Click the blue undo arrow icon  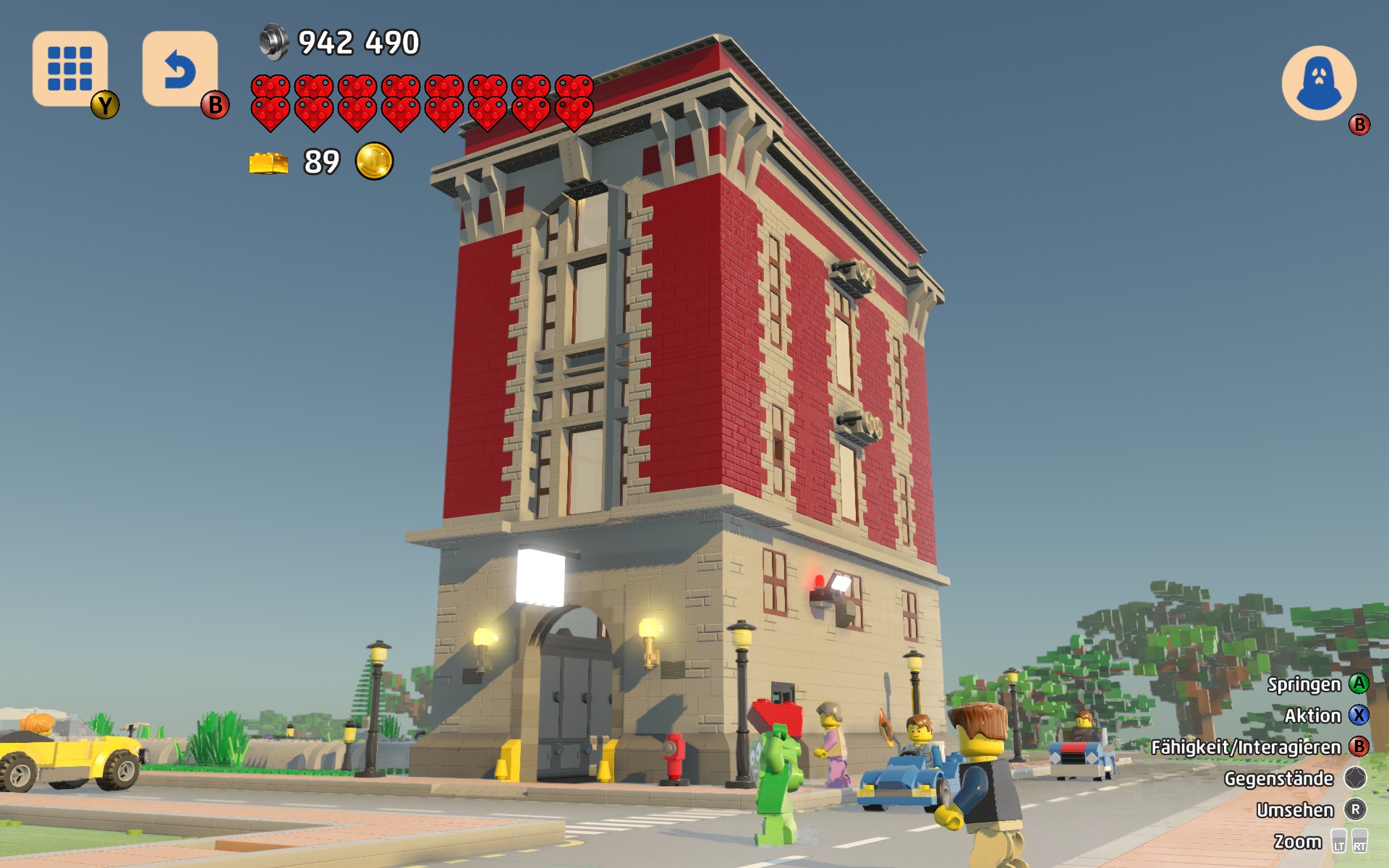click(179, 69)
